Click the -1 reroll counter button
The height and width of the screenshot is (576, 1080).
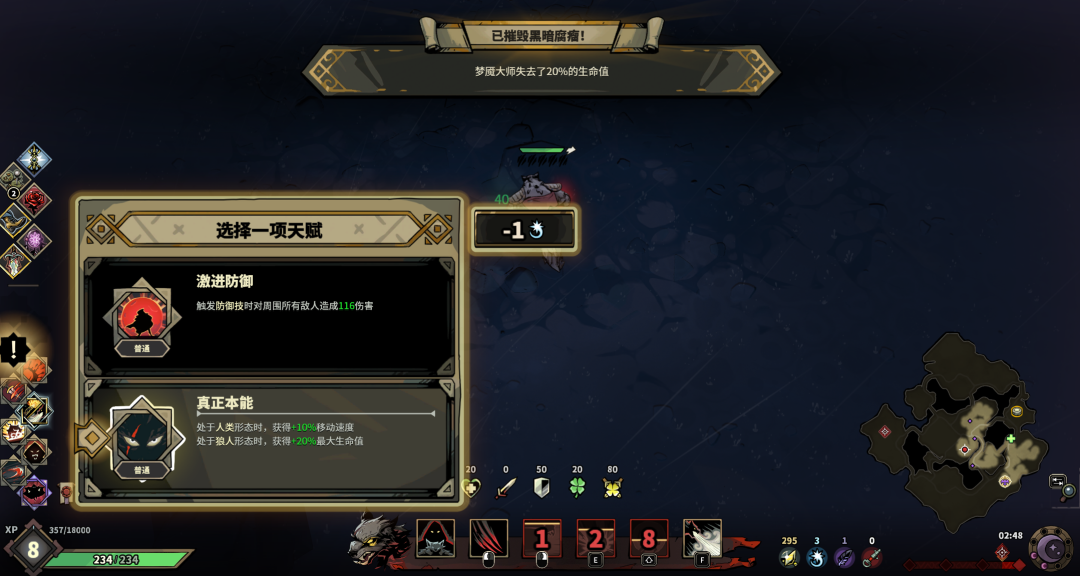pos(524,230)
